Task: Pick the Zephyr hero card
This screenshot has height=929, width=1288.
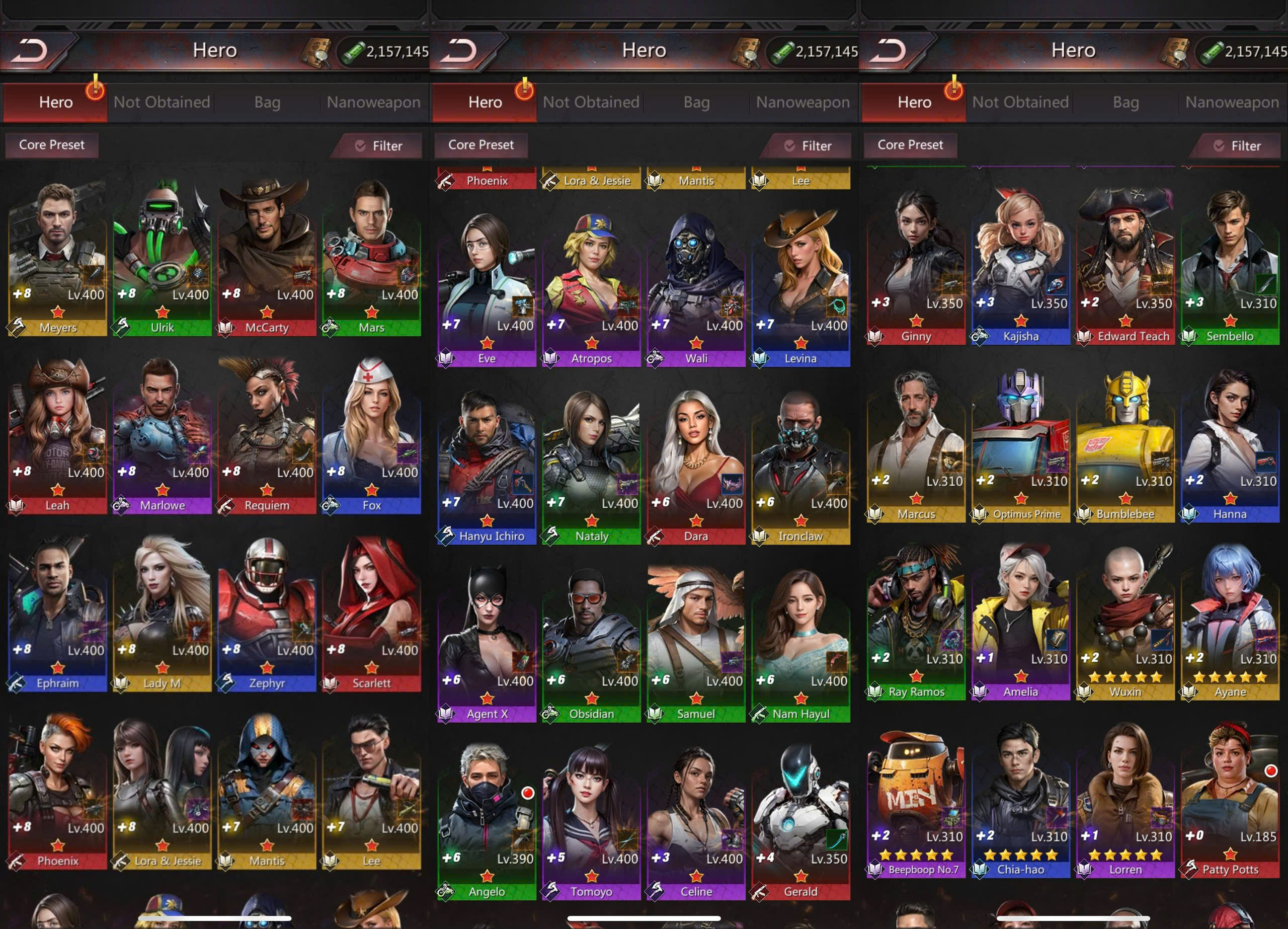Action: [266, 612]
